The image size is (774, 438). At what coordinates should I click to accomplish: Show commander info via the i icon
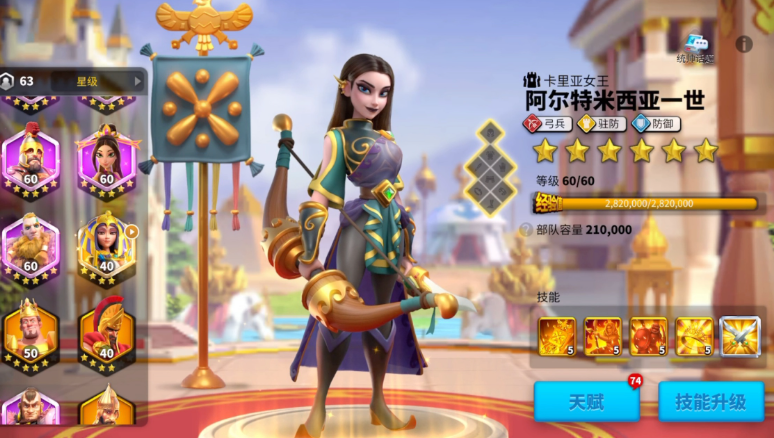point(743,44)
